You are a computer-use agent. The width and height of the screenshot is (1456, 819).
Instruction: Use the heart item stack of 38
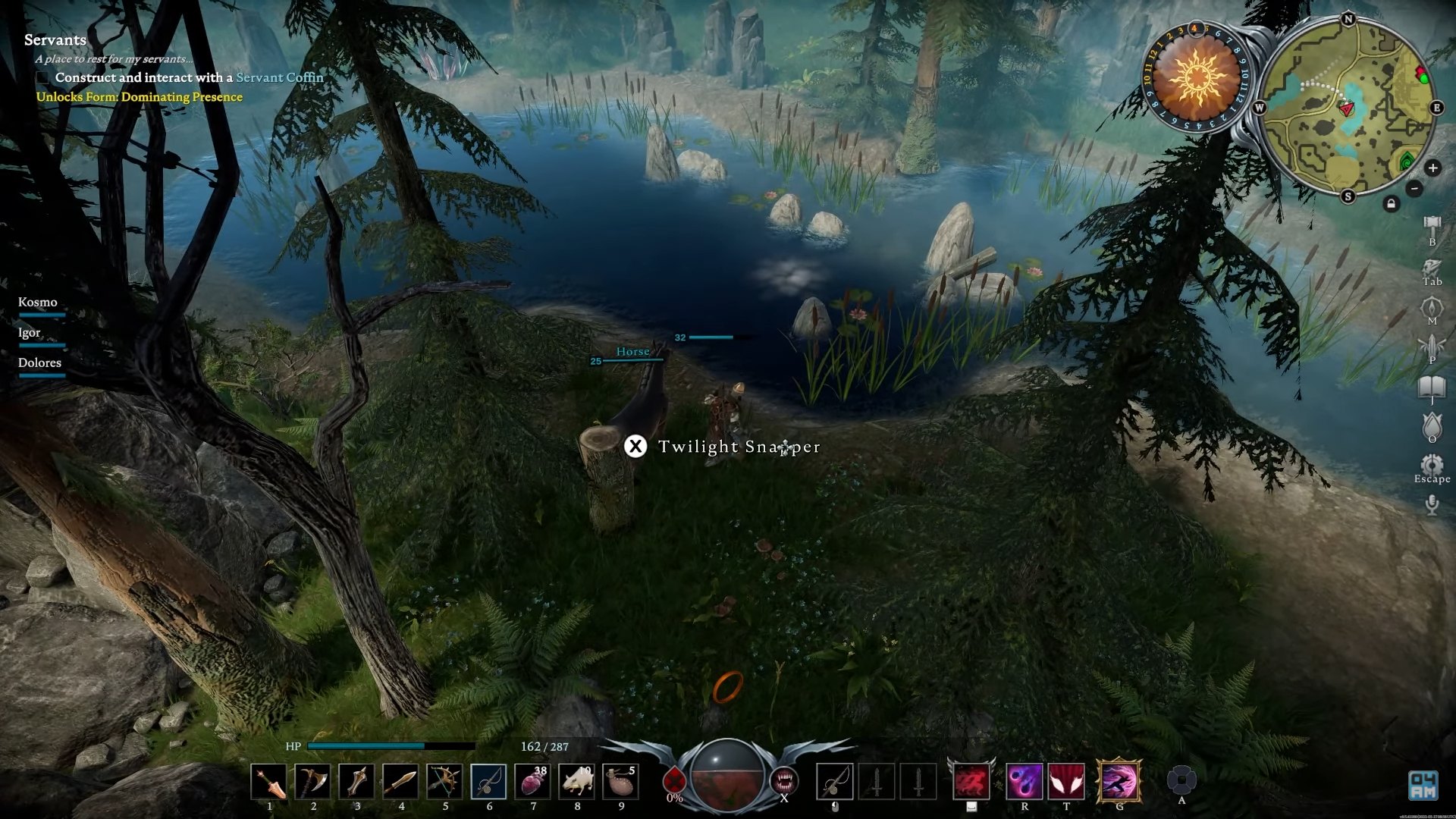coord(532,782)
